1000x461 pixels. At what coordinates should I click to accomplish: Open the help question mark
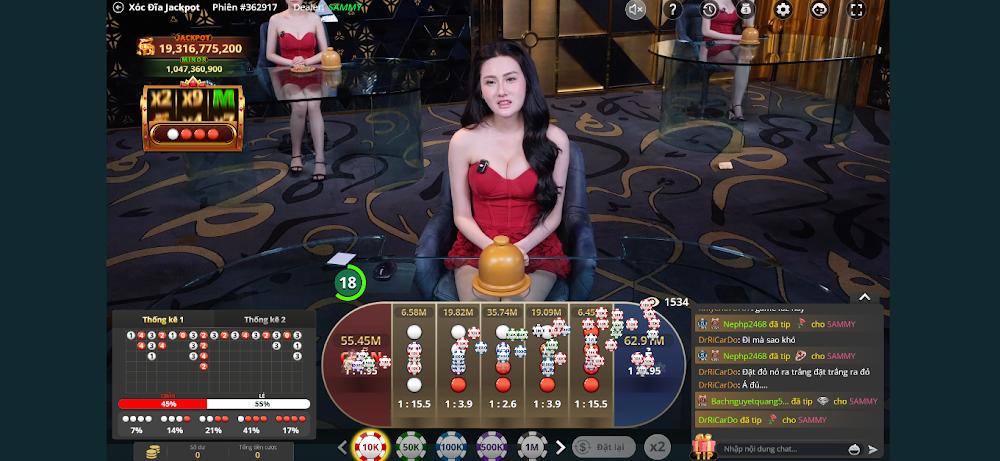click(x=672, y=10)
